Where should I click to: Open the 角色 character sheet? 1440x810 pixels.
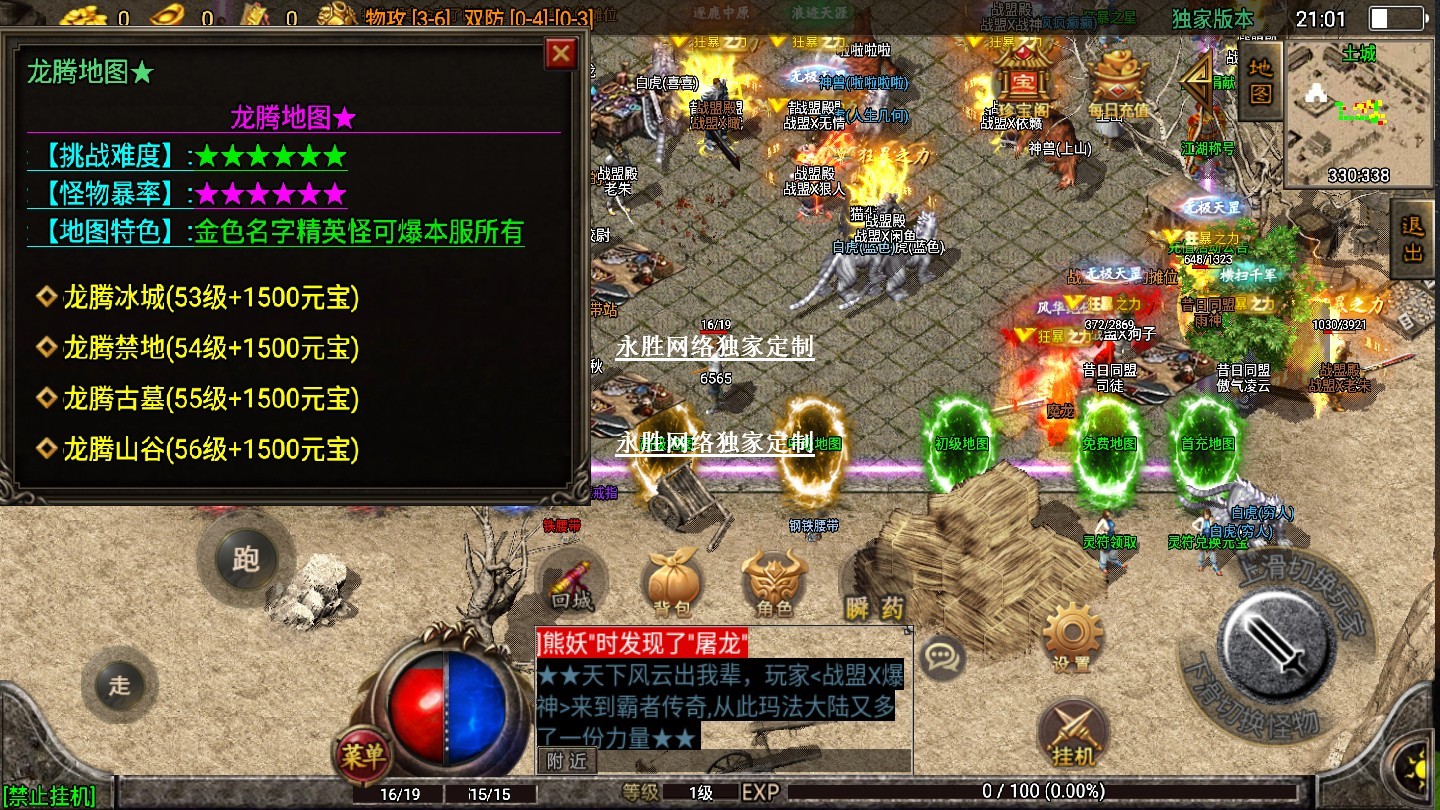774,585
